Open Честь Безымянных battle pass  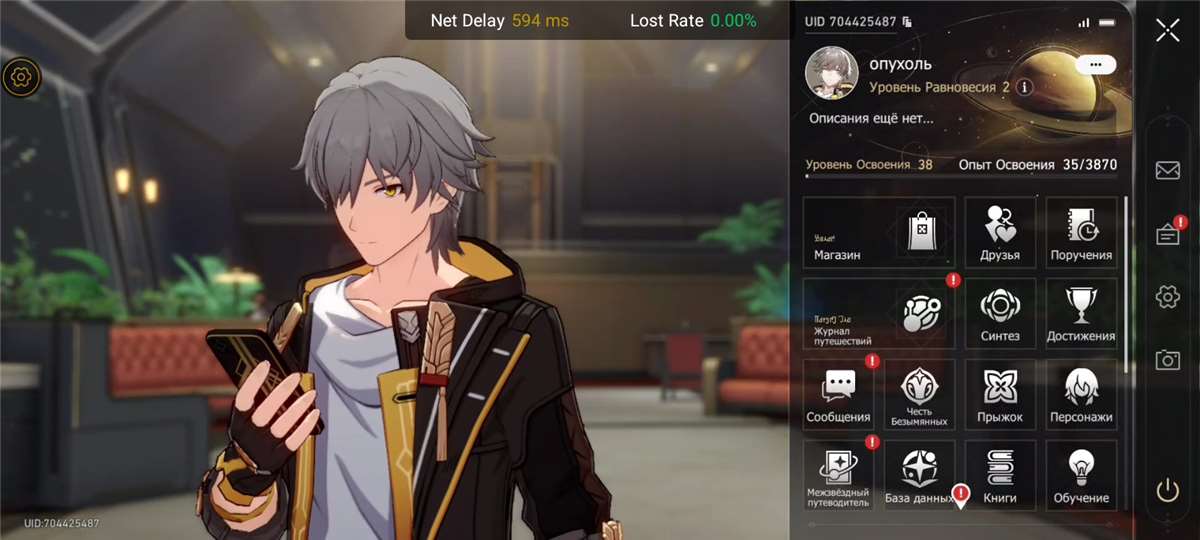click(x=918, y=395)
